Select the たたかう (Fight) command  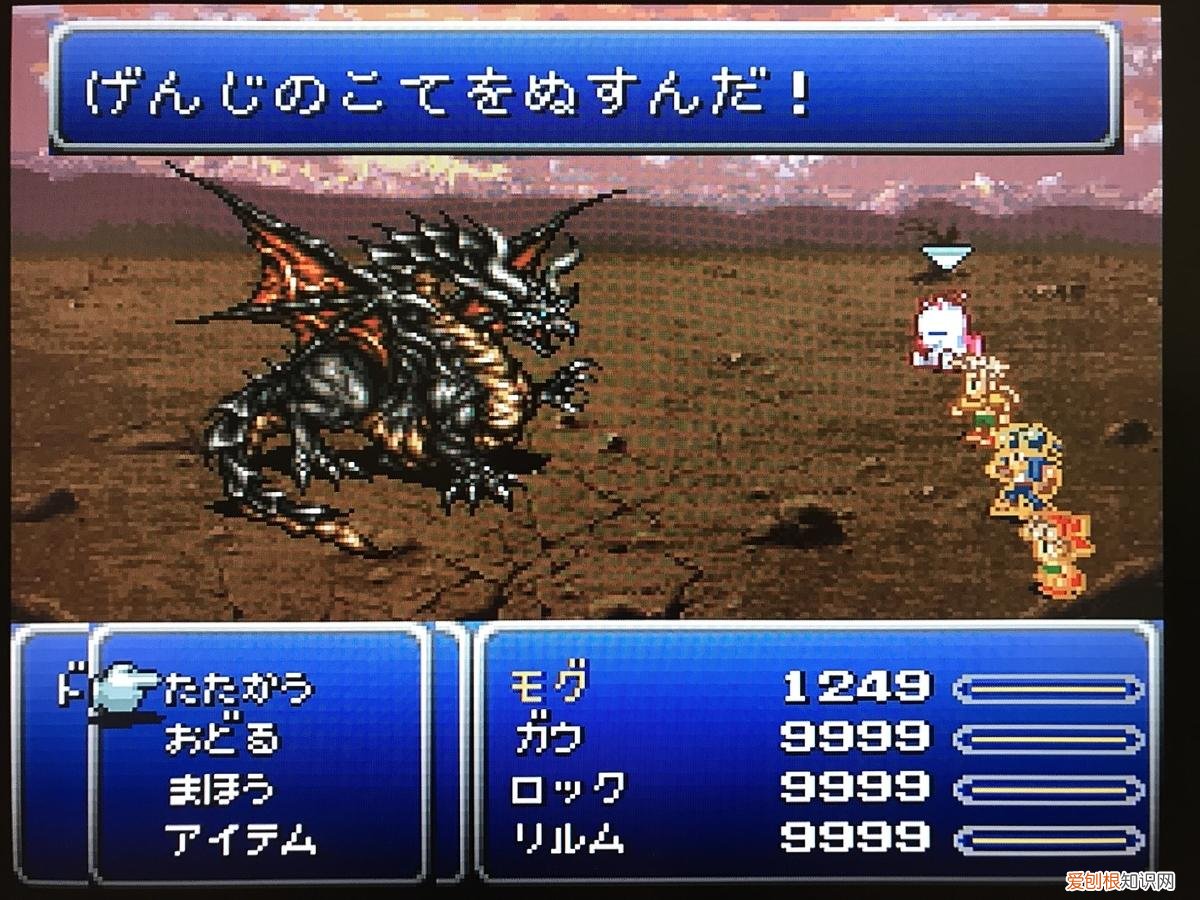(x=239, y=689)
